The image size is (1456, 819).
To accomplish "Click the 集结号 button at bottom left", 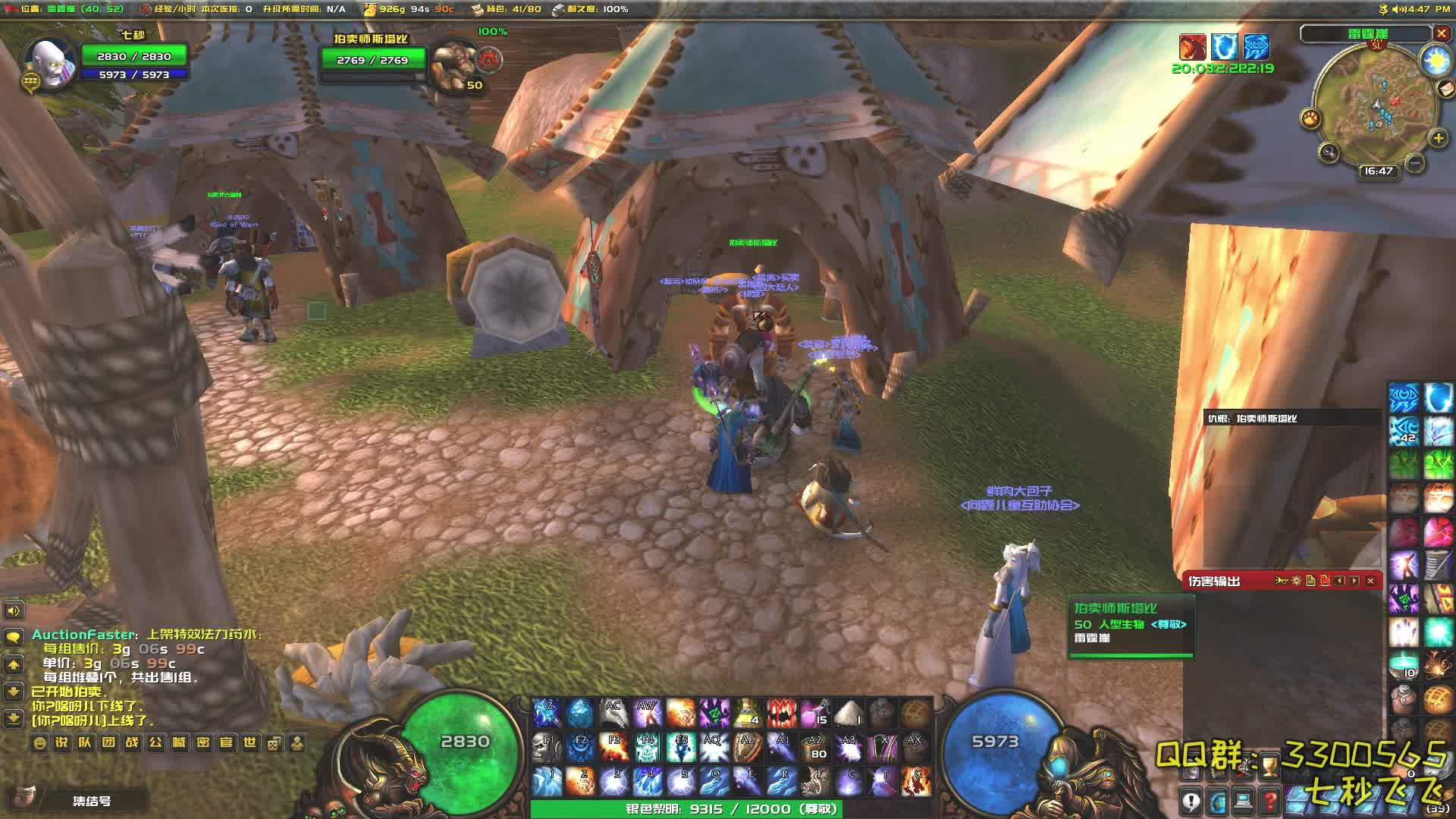I will coord(91,801).
